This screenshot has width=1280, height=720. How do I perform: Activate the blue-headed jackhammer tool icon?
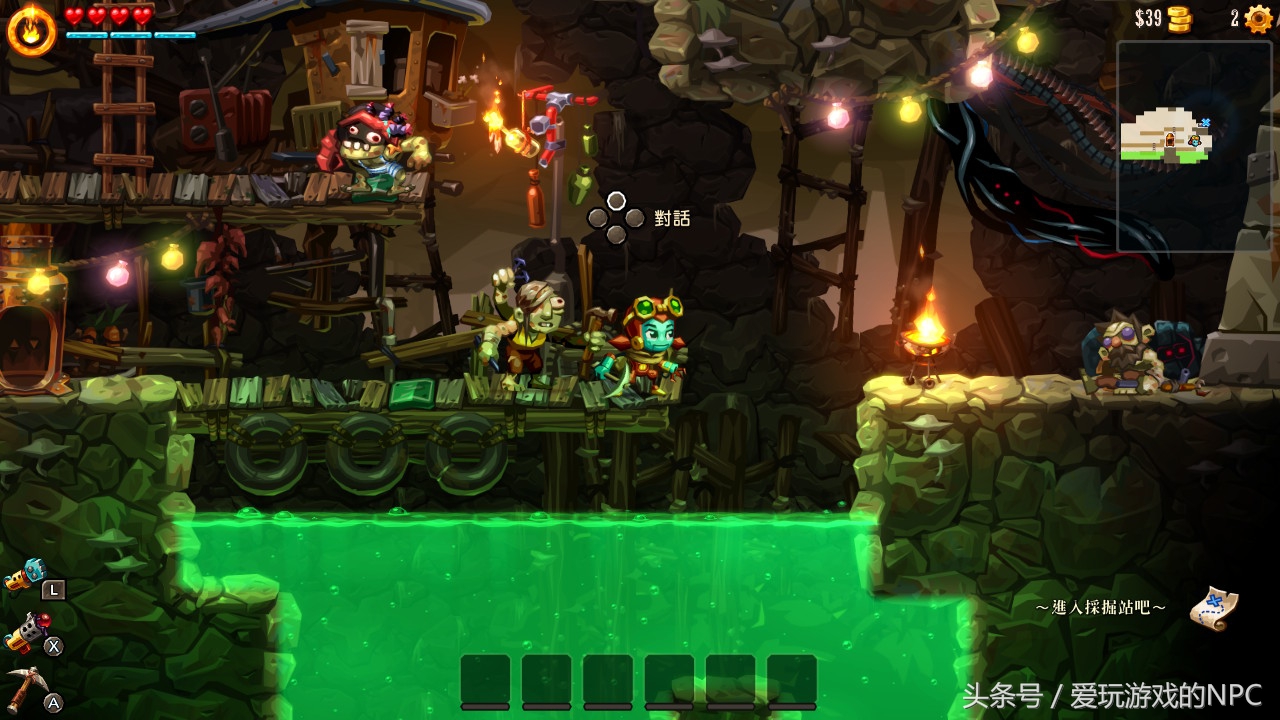click(x=24, y=575)
